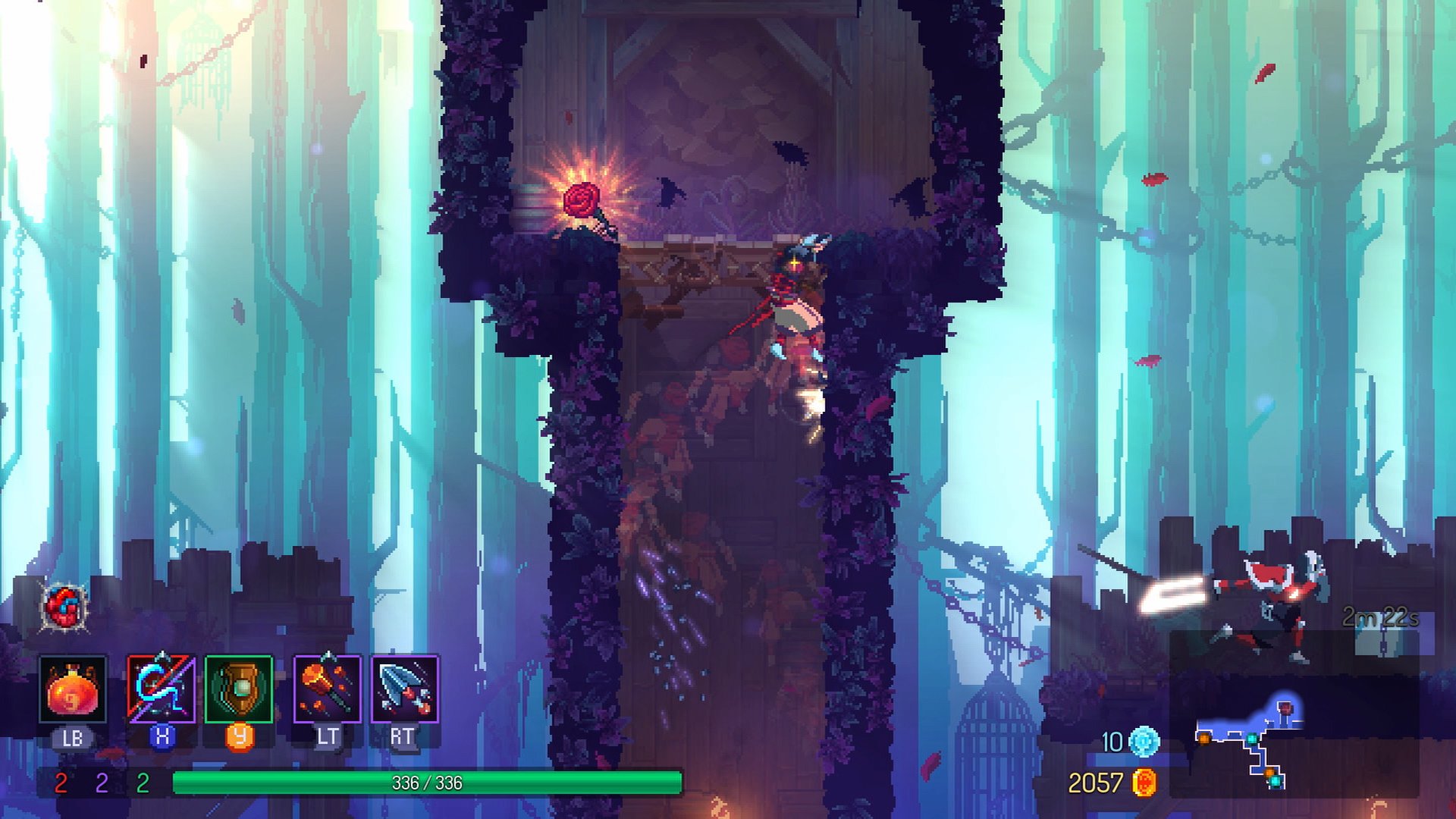This screenshot has height=819, width=1456.
Task: Click the blue cells currency icon
Action: pos(1144,741)
